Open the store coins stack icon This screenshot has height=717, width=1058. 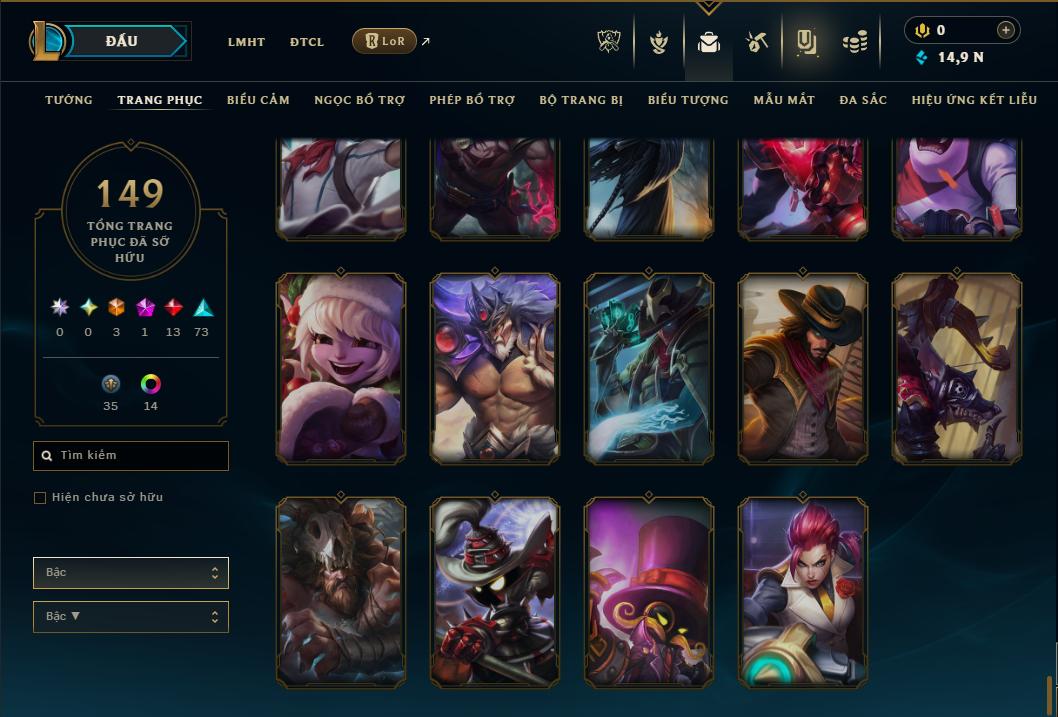pyautogui.click(x=854, y=42)
